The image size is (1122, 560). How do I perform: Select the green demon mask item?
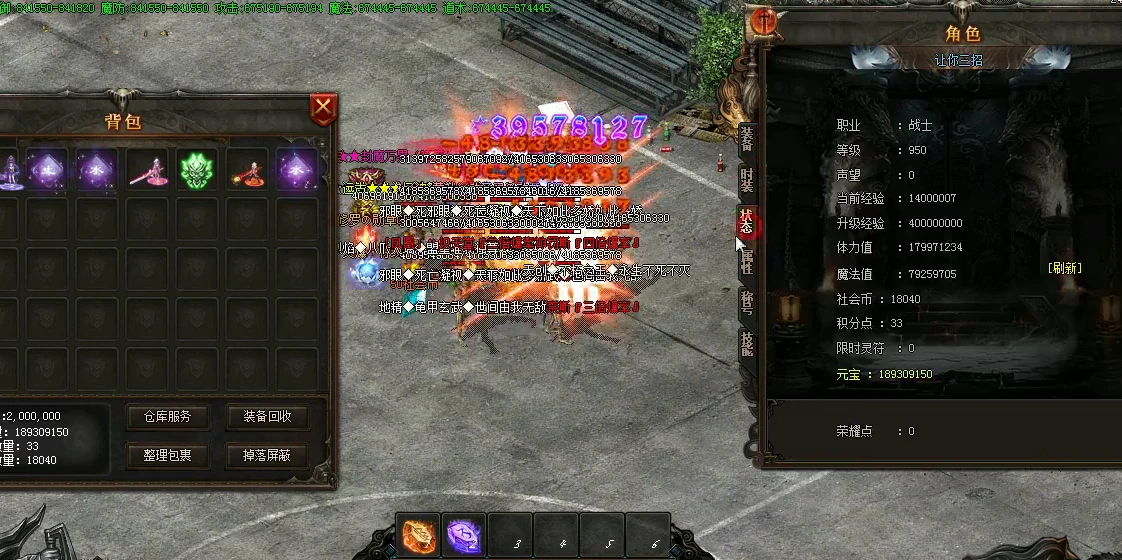[x=197, y=170]
